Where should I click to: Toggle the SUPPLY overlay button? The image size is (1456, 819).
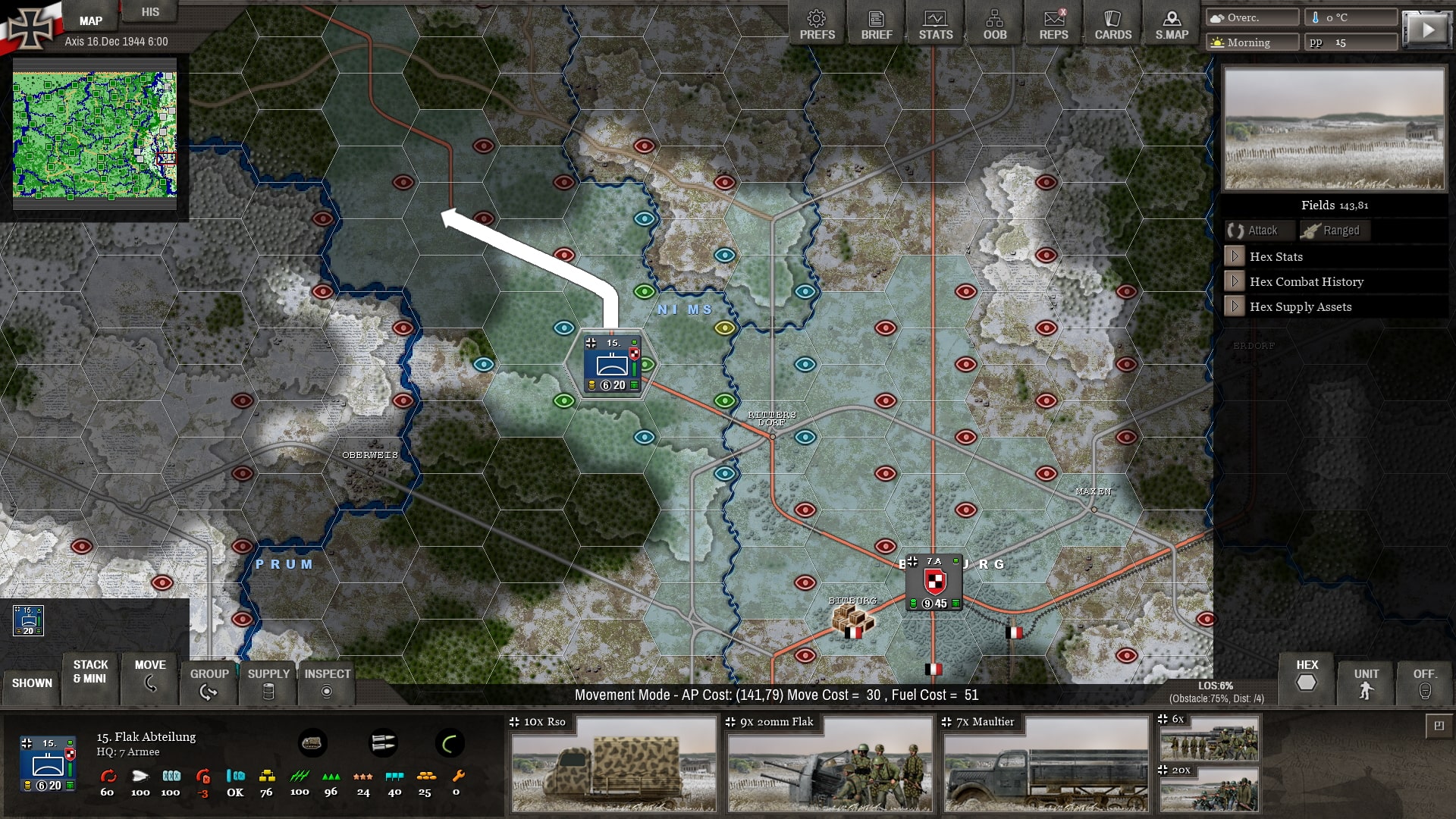click(268, 682)
